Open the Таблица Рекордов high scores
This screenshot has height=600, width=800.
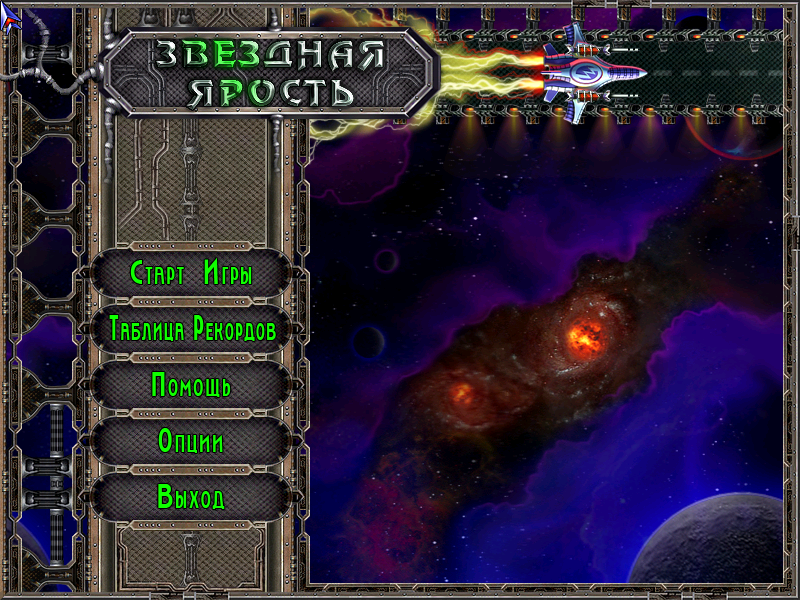(191, 329)
